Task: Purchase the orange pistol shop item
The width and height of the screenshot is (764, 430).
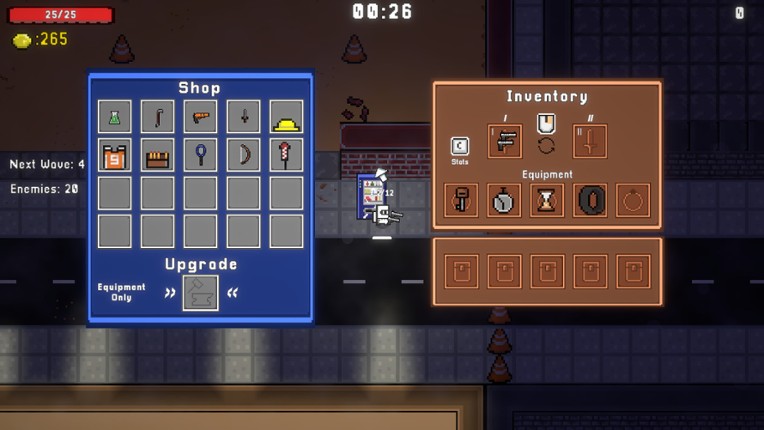Action: (x=201, y=117)
